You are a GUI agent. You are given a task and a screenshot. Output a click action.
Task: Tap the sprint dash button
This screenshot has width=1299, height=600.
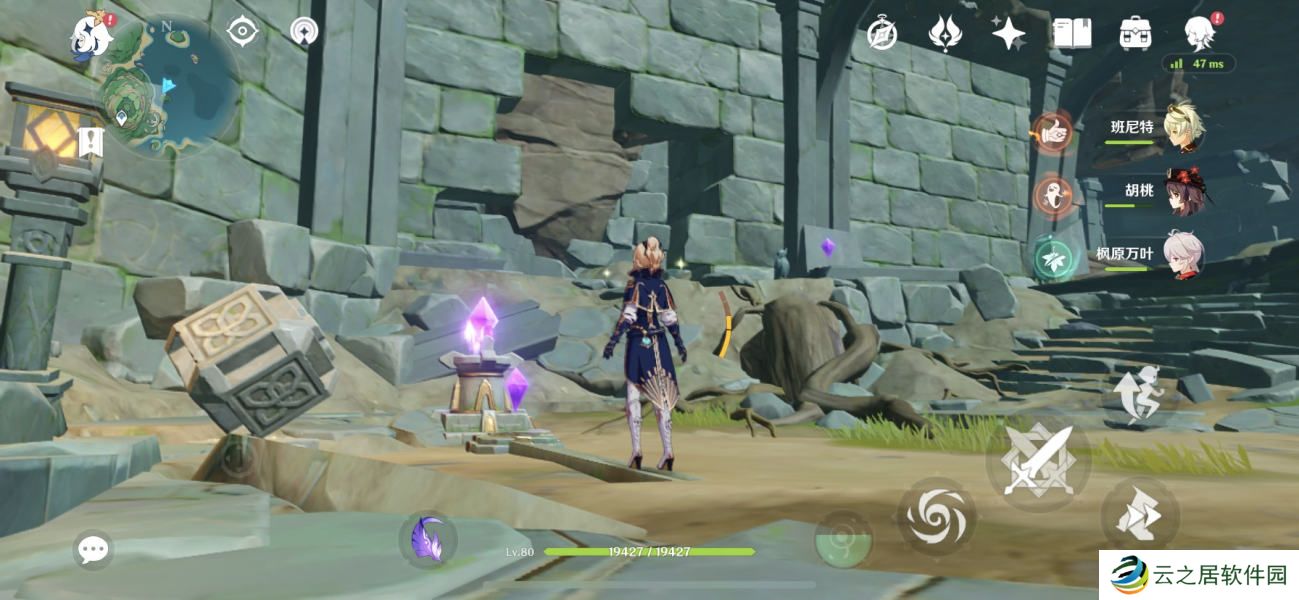click(1135, 393)
